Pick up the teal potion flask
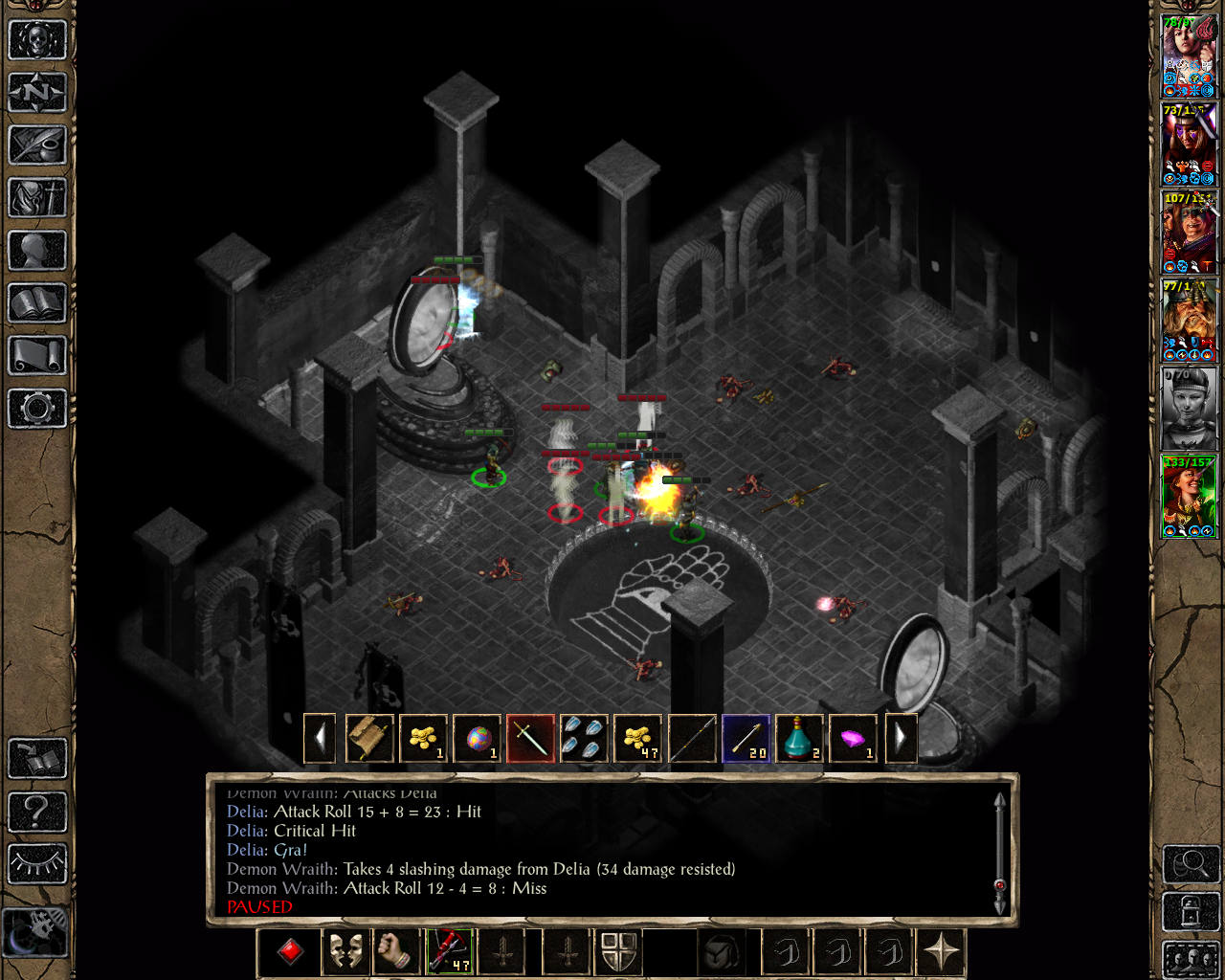Viewport: 1225px width, 980px height. pos(798,739)
